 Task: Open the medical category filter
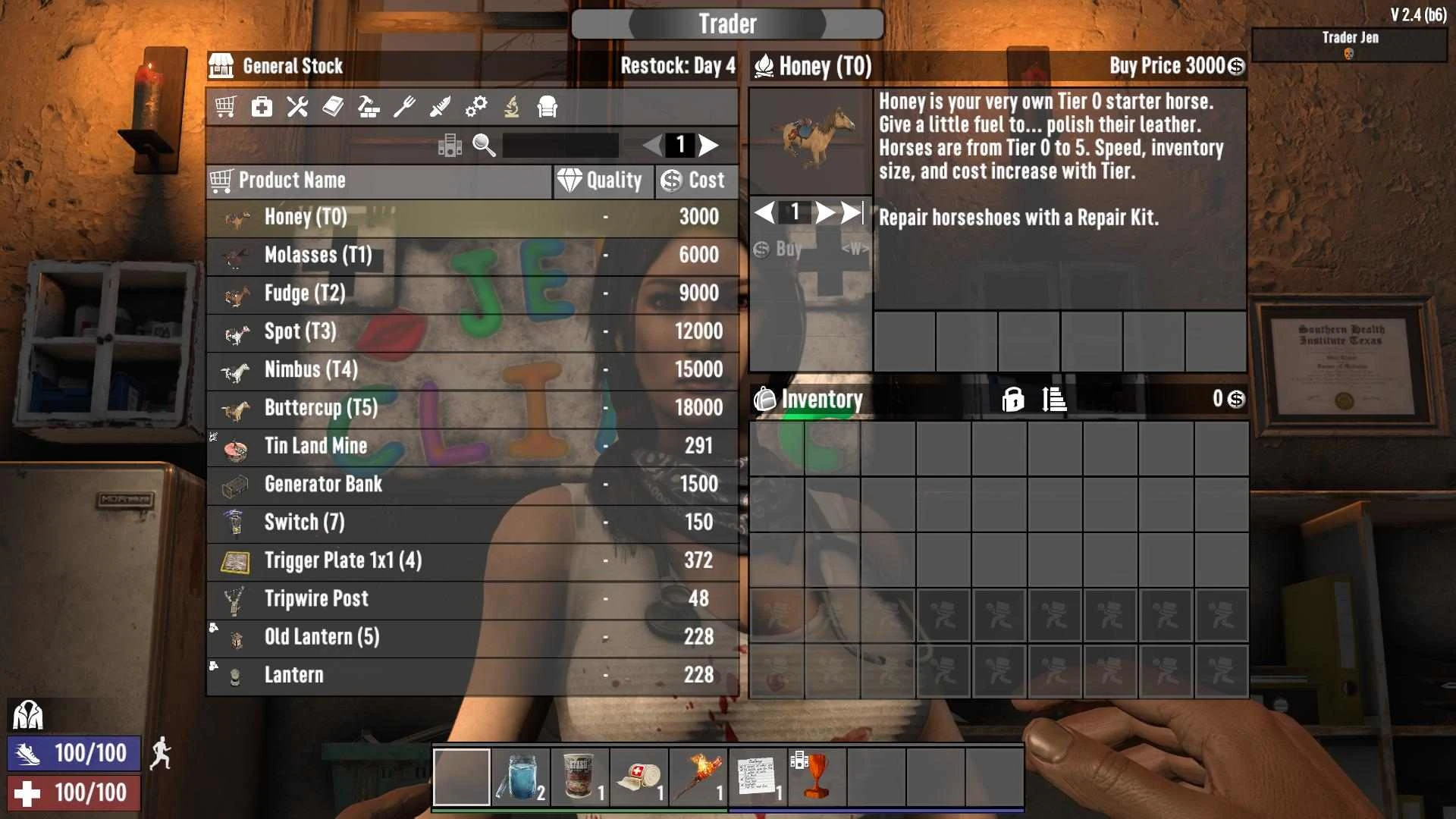click(262, 107)
